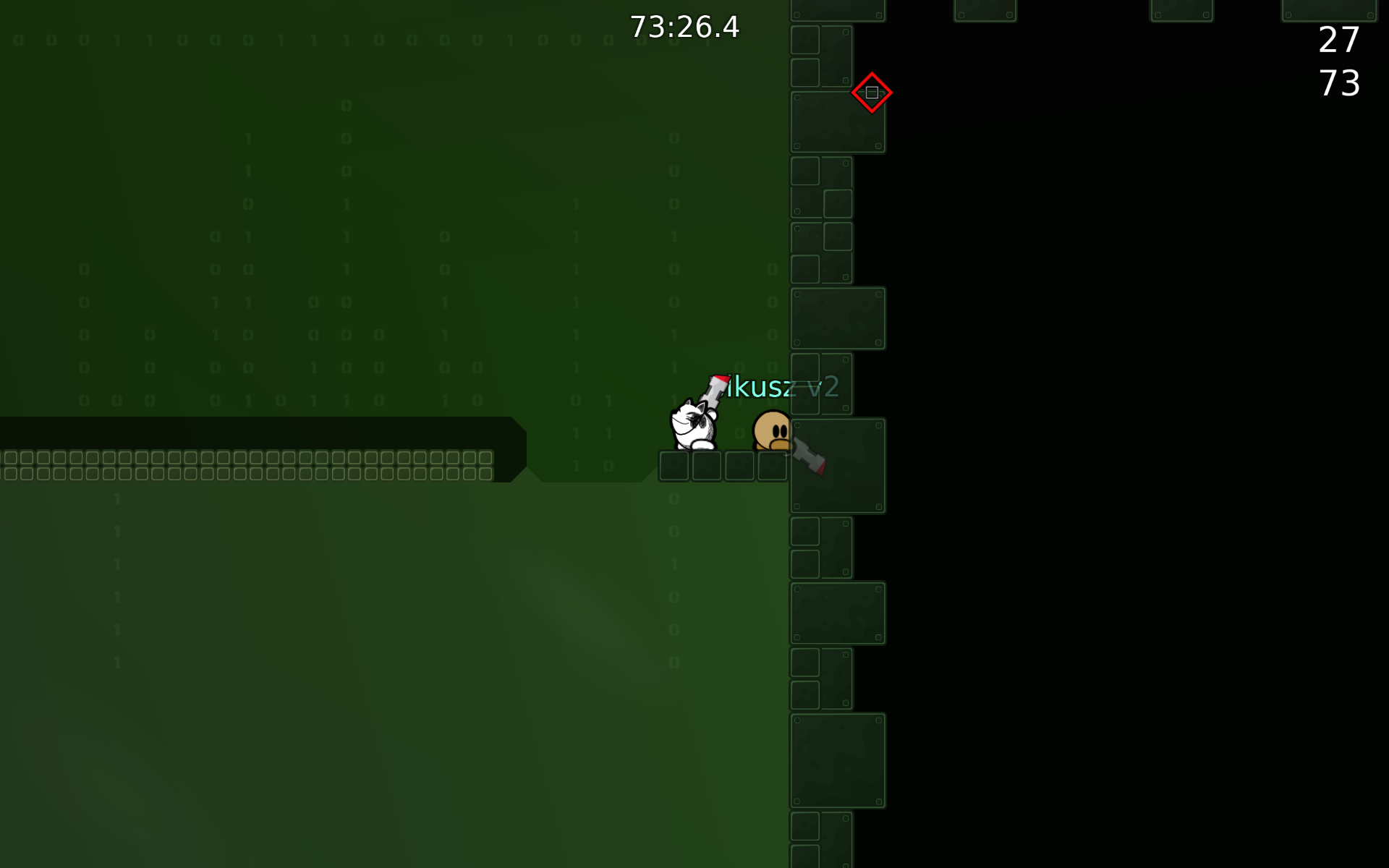Click the large tile block under the dropped weapon

coord(838,465)
